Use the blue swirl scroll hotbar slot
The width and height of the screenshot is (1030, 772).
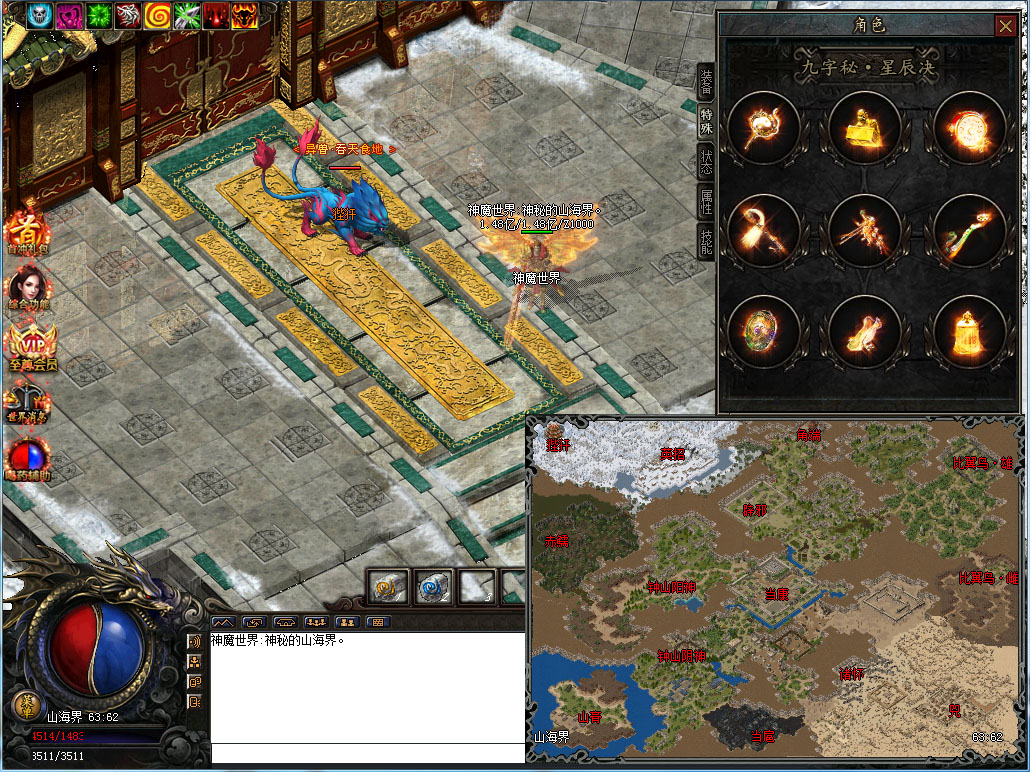(x=433, y=587)
